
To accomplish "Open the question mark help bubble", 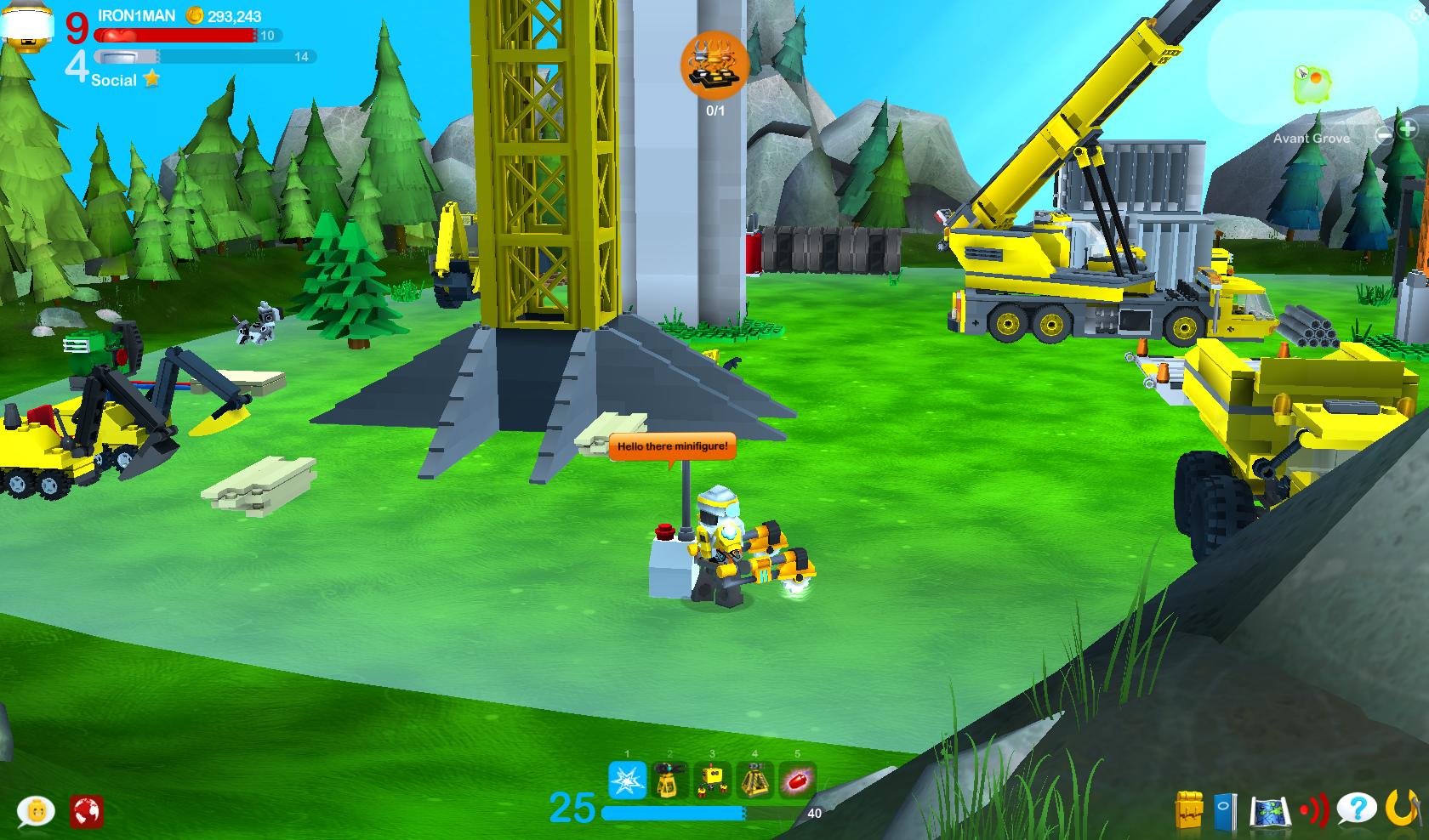I will (x=1356, y=810).
